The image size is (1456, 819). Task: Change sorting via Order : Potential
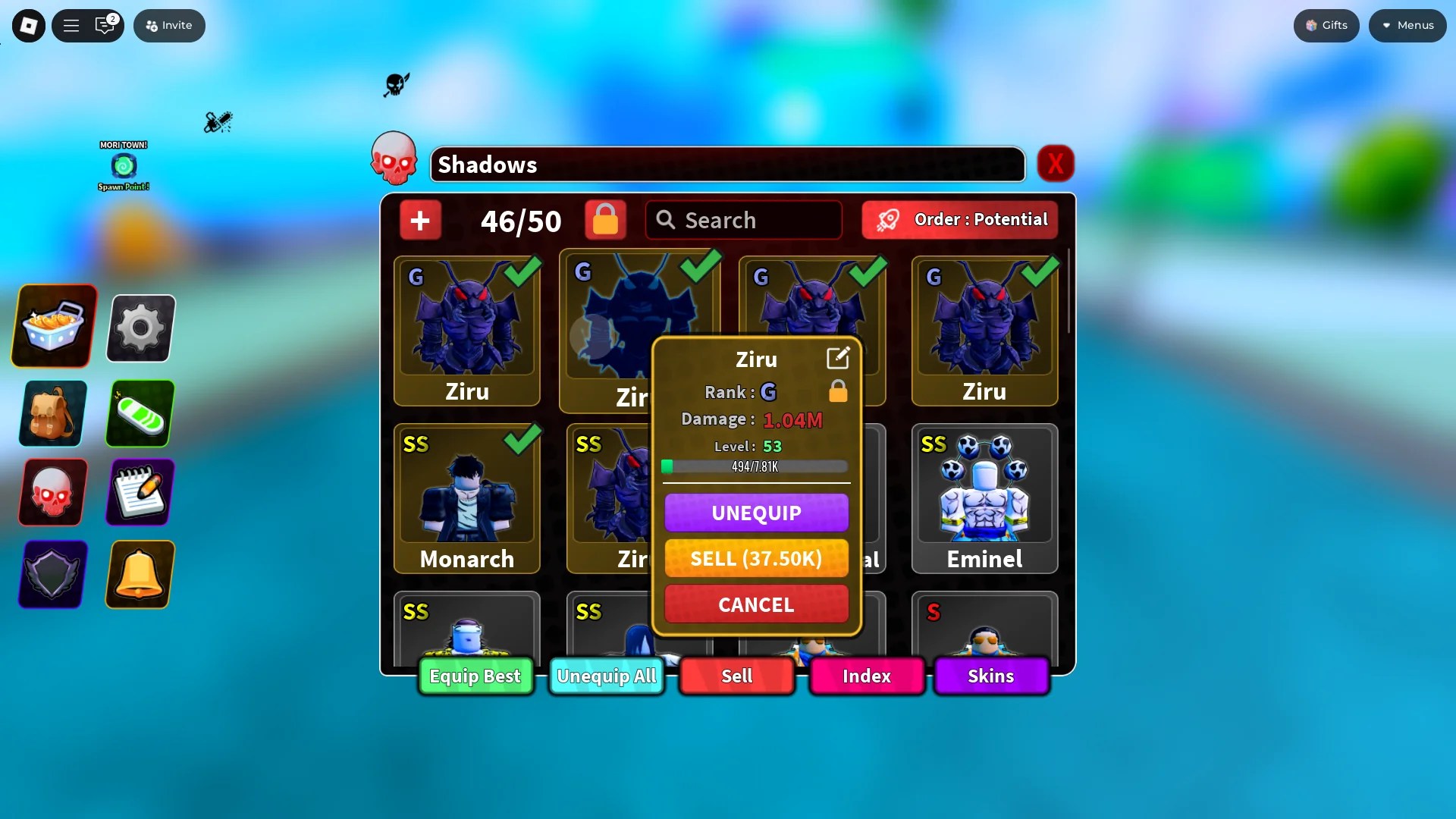click(959, 220)
